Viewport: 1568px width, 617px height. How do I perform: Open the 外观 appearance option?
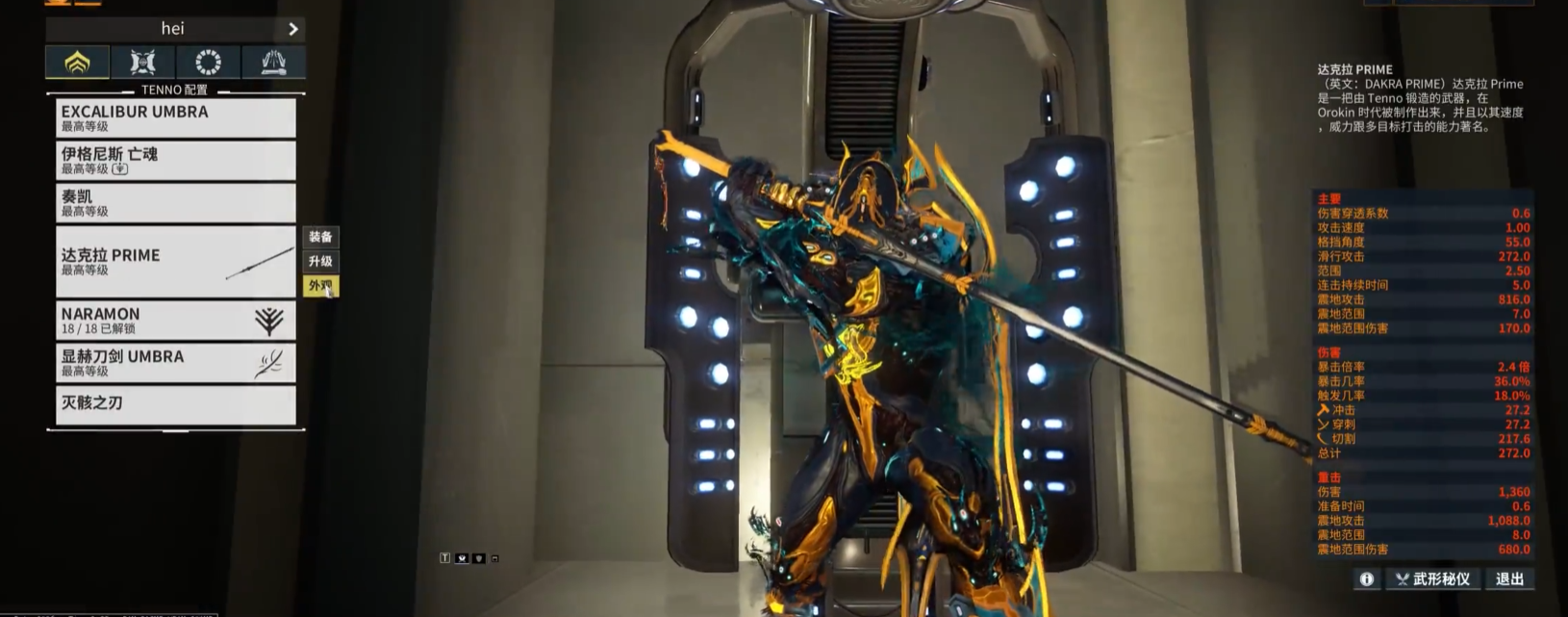(x=320, y=286)
